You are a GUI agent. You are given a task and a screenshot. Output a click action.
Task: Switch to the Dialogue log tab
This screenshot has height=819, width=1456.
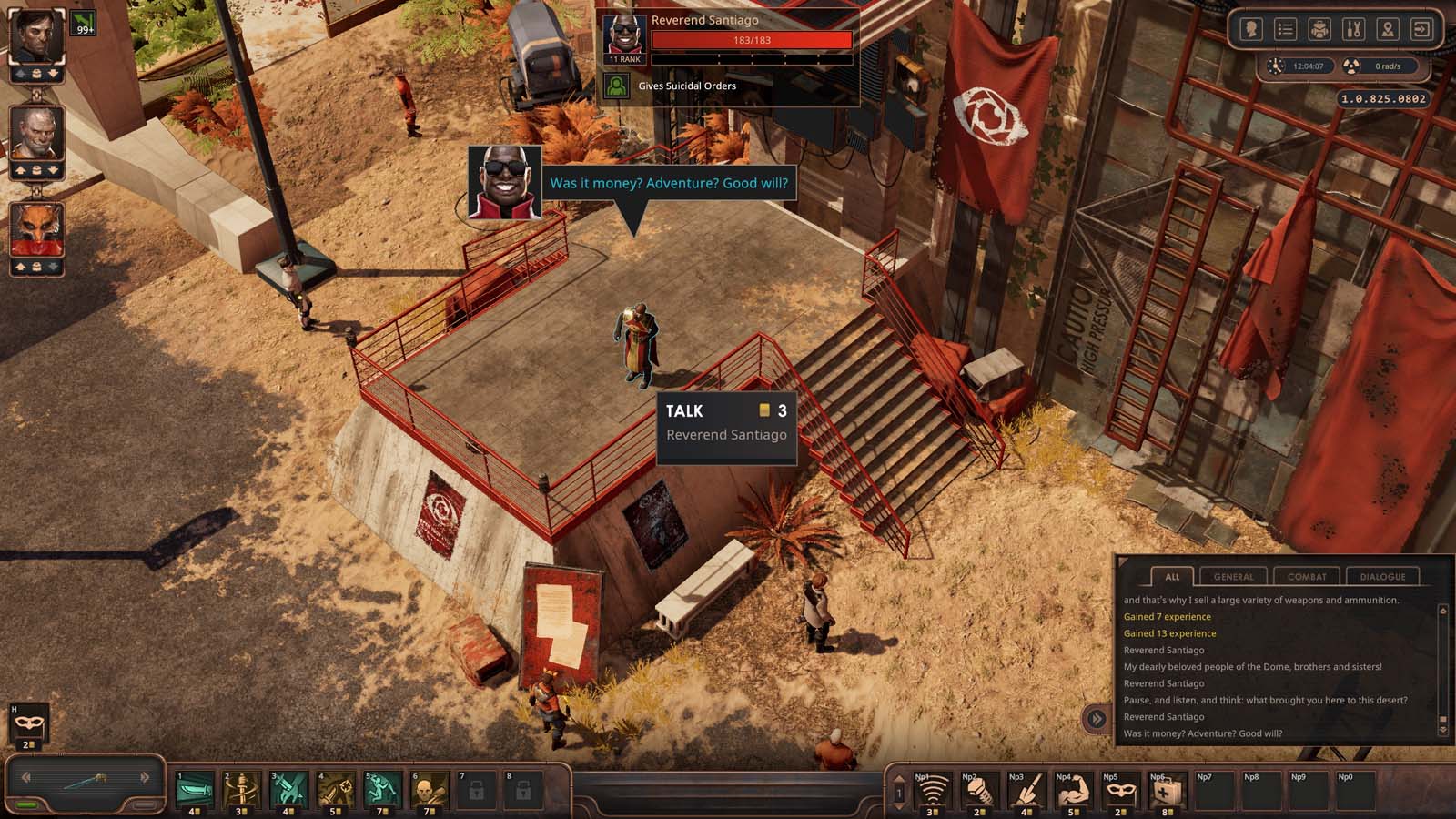coord(1382,576)
